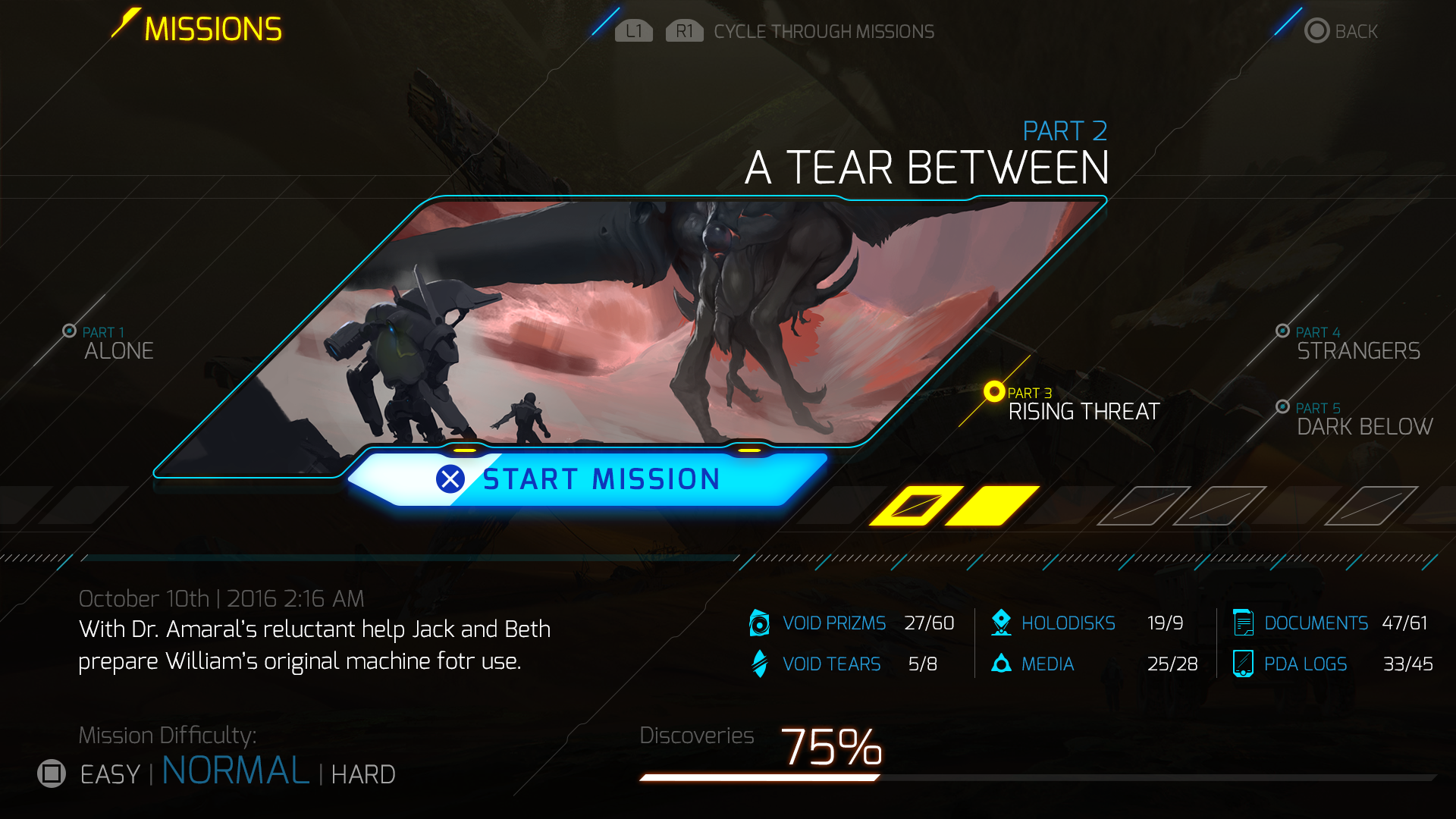
Task: Set mission difficulty to Hard
Action: [363, 774]
